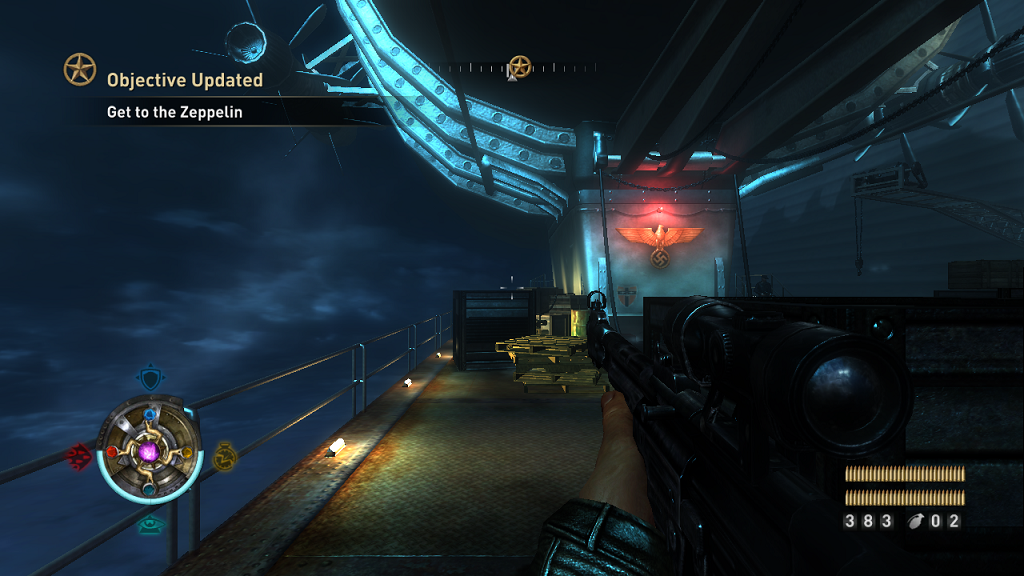Click the compass objective star marker
The height and width of the screenshot is (576, 1024).
(519, 67)
